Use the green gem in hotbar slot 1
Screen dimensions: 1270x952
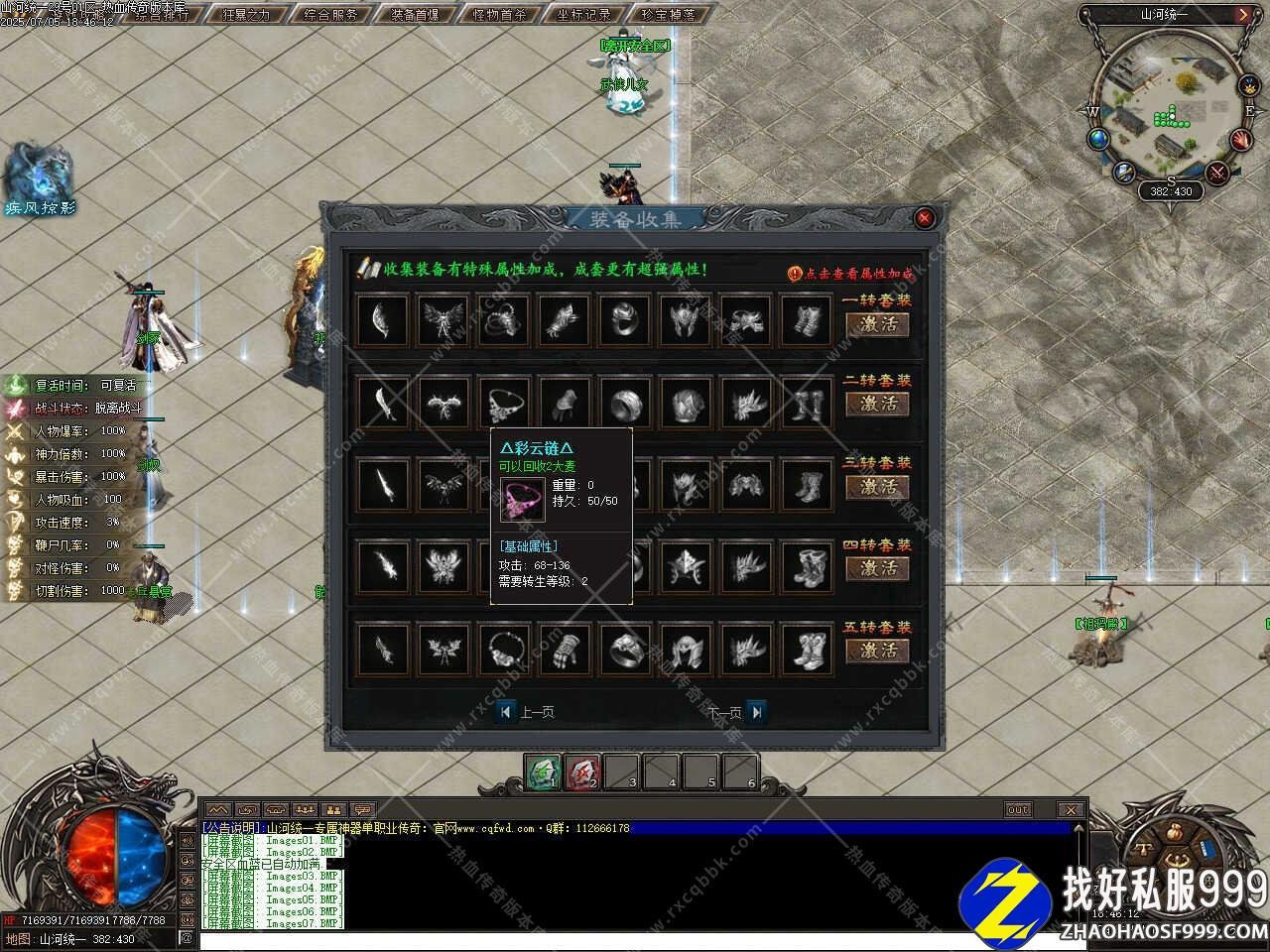[543, 772]
